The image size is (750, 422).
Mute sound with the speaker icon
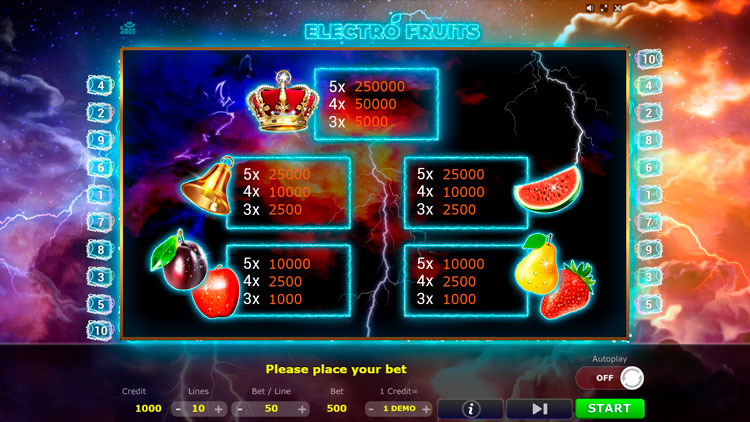tap(591, 8)
